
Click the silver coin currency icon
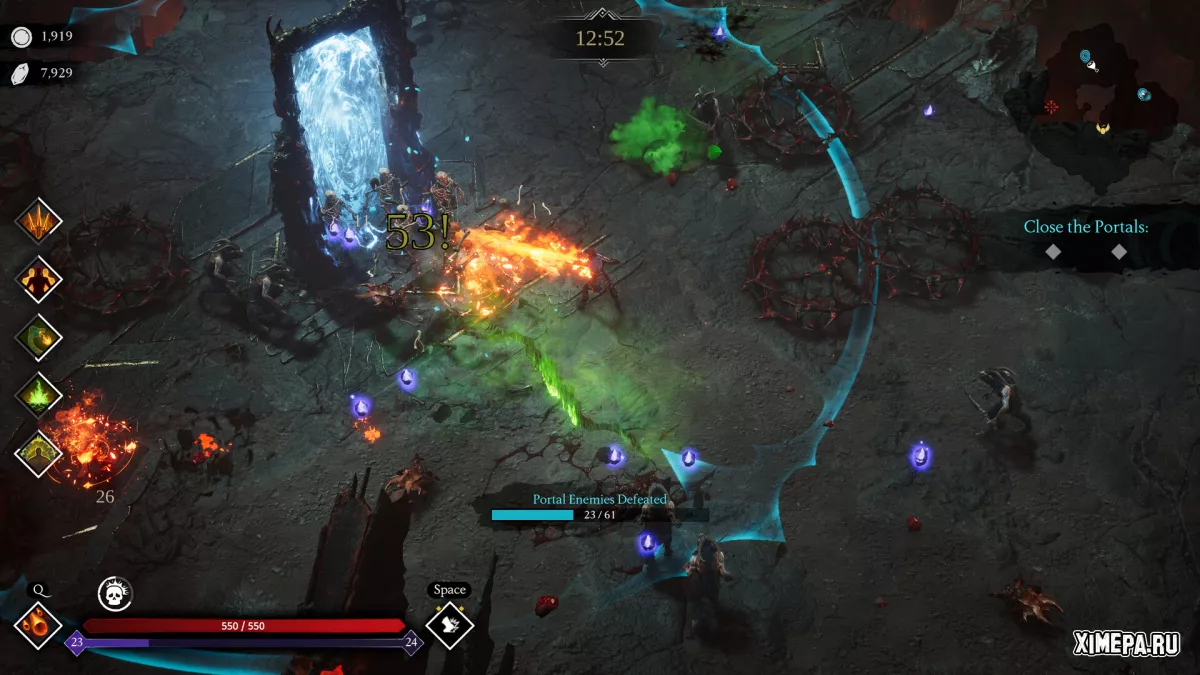(21, 37)
